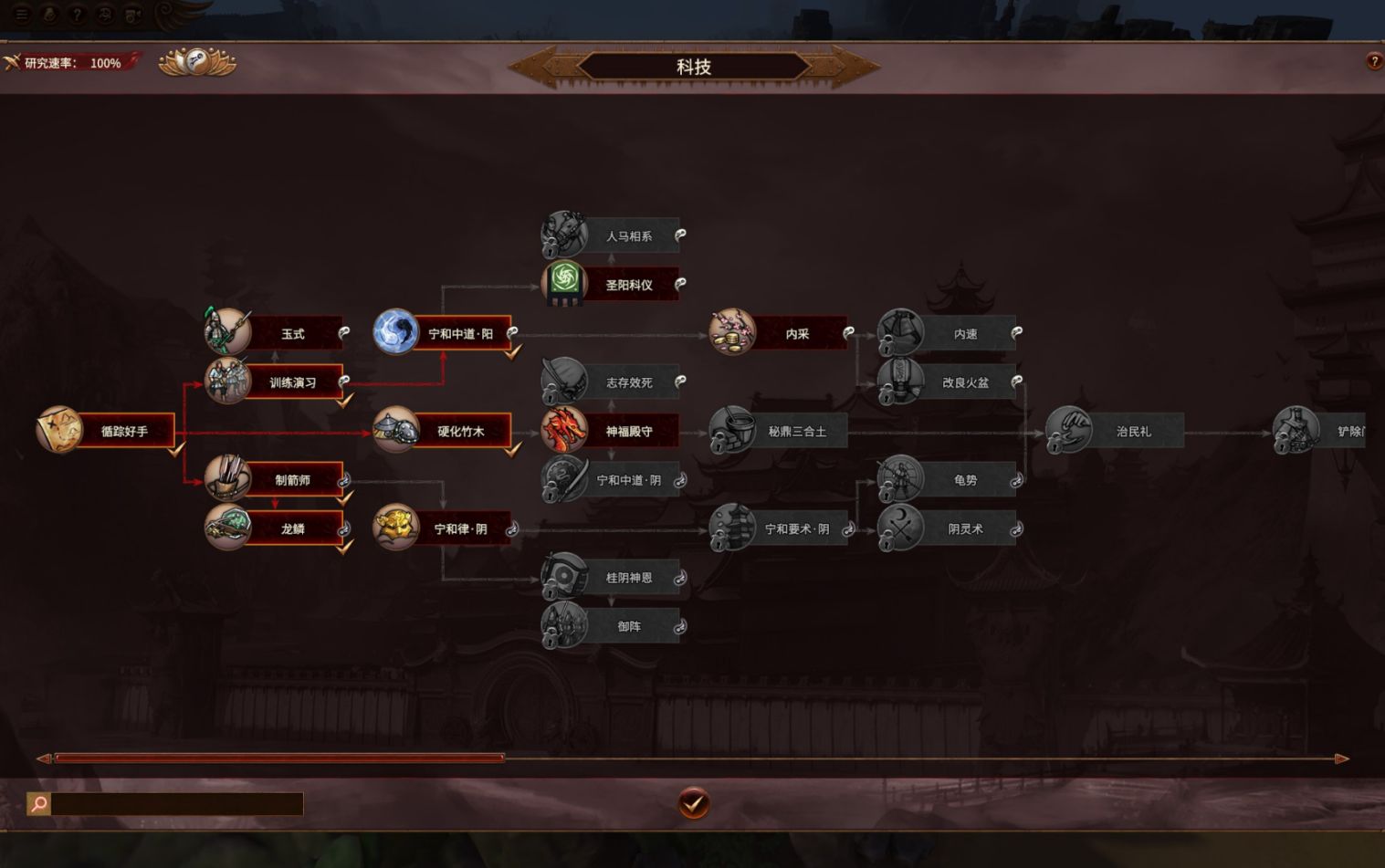Click the tech tree scroll right arrow

click(x=1341, y=758)
